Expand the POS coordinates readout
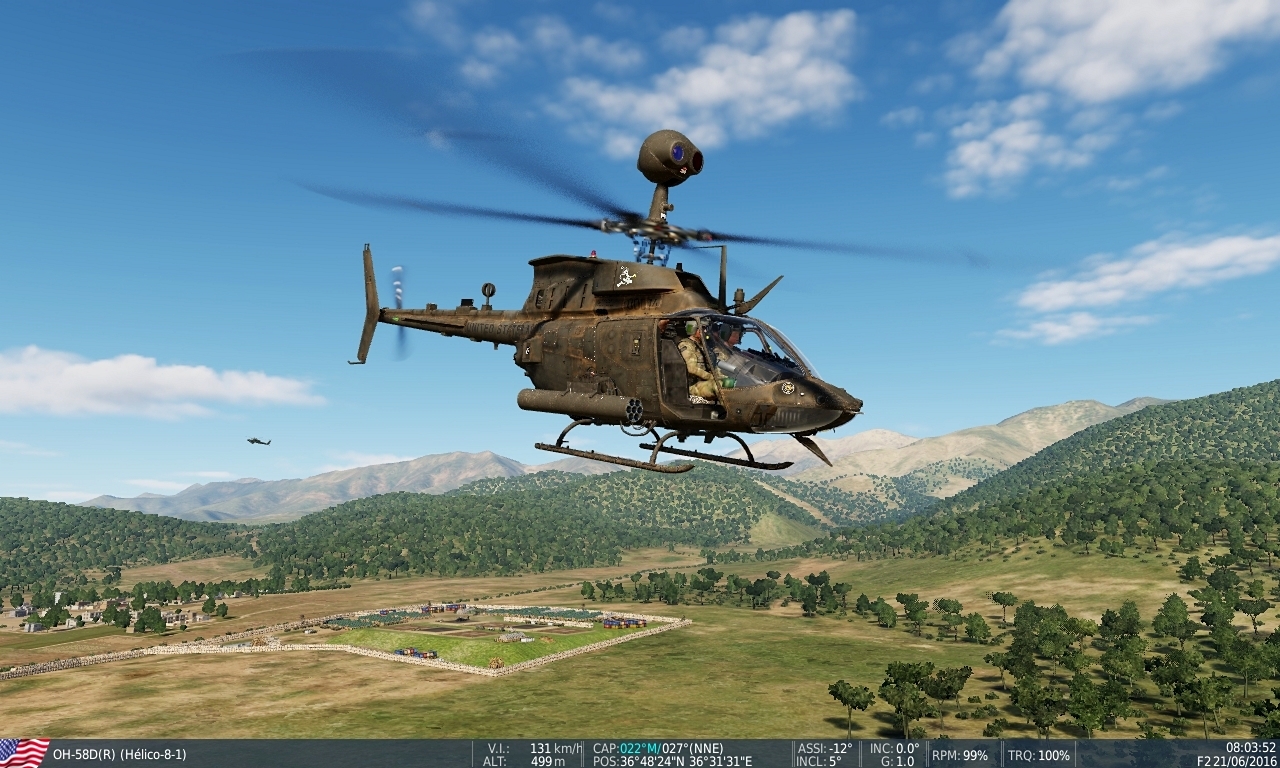 coord(672,760)
